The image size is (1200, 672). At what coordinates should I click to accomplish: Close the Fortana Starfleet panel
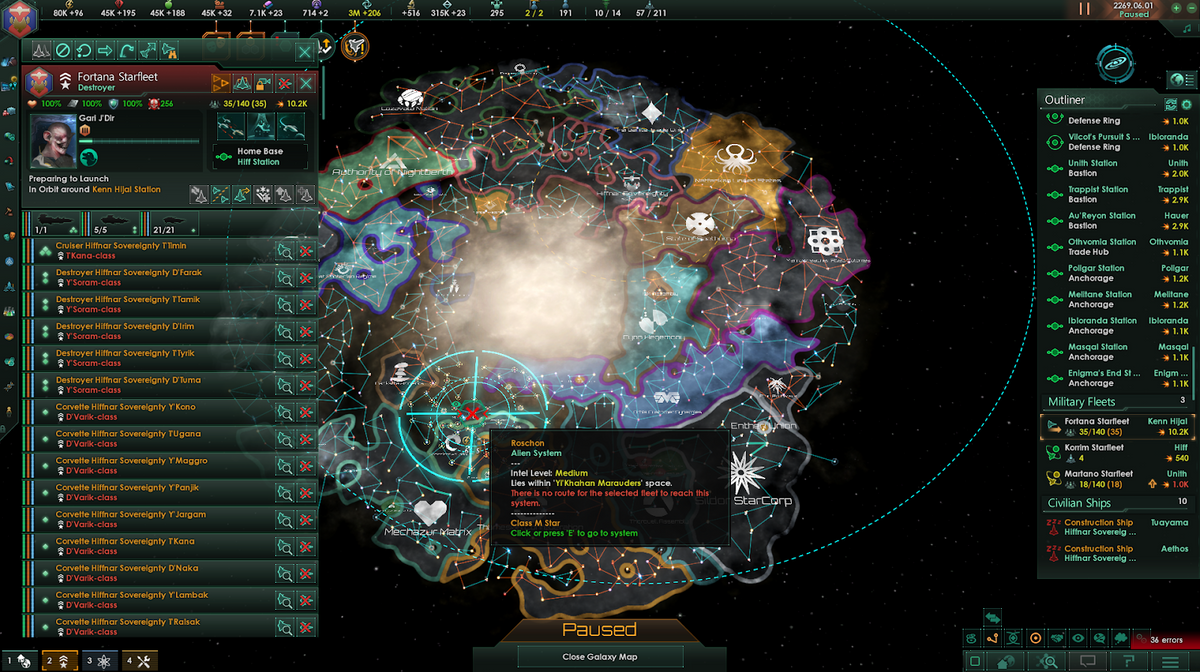pos(304,51)
